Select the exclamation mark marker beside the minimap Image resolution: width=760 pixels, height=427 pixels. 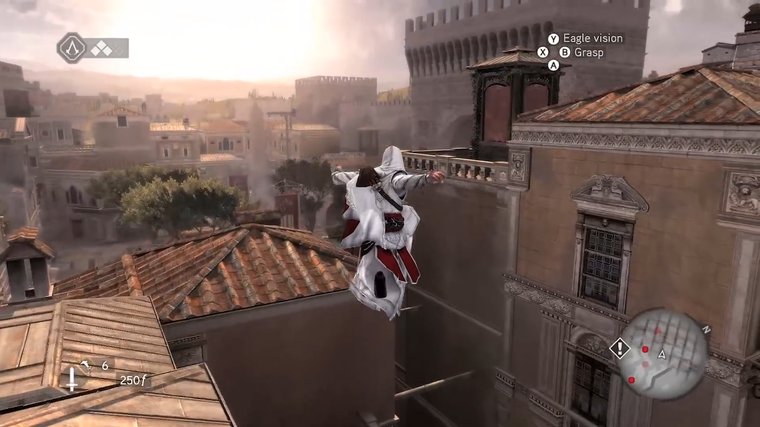click(x=621, y=348)
